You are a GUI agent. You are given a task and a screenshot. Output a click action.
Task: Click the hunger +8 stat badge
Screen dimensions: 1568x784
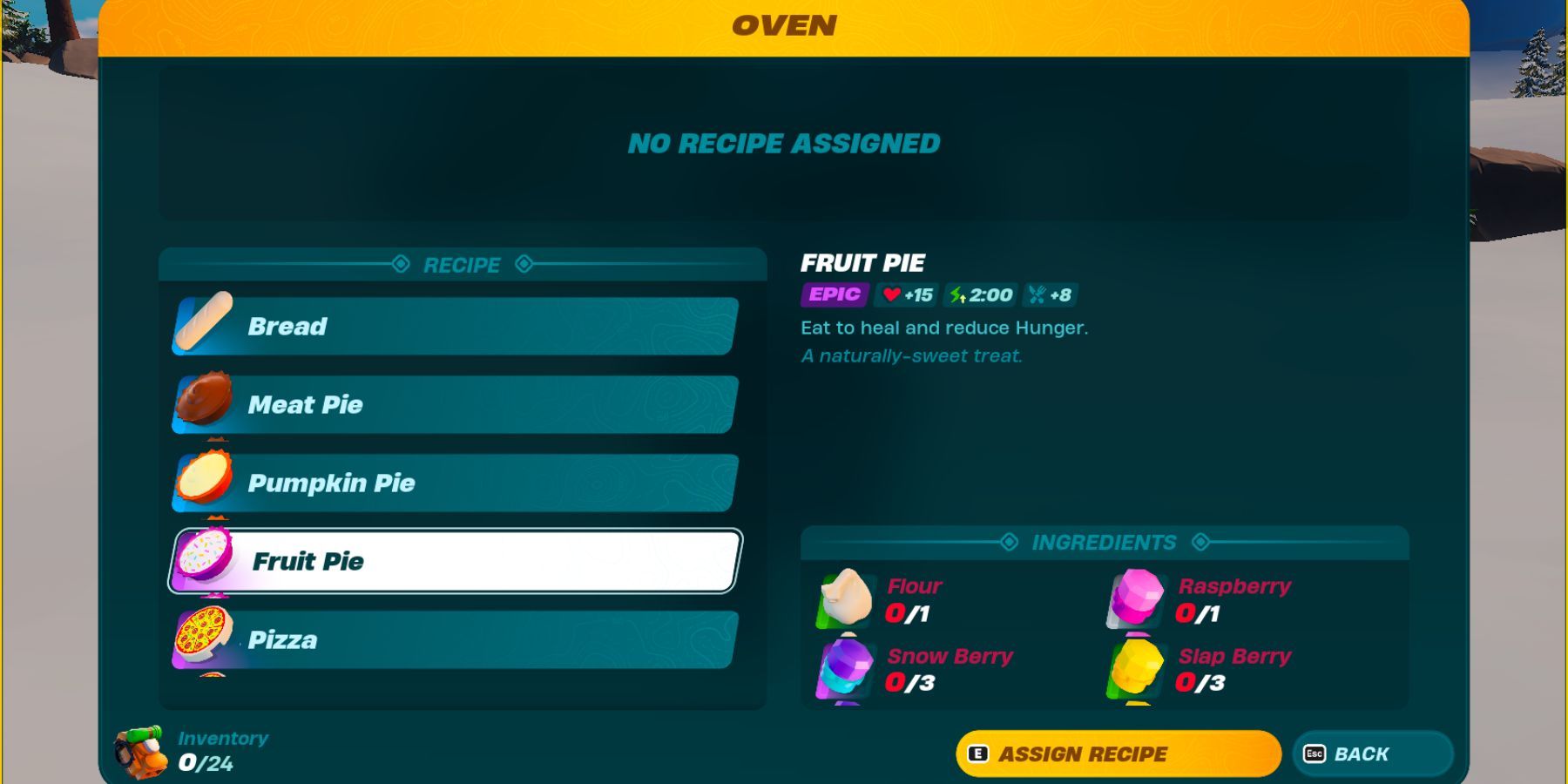[1051, 295]
